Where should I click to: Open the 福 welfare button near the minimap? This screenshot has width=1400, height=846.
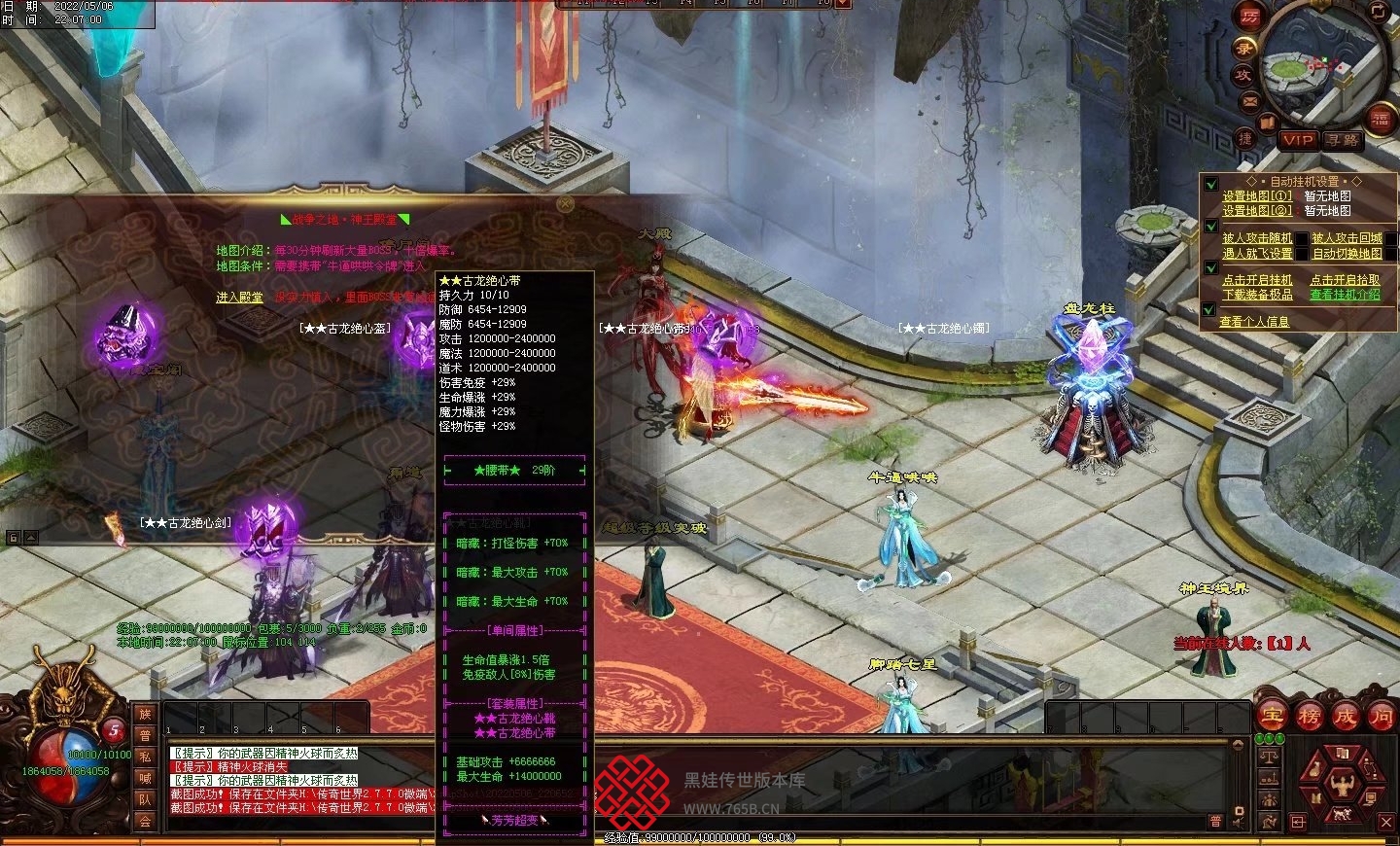1381,119
